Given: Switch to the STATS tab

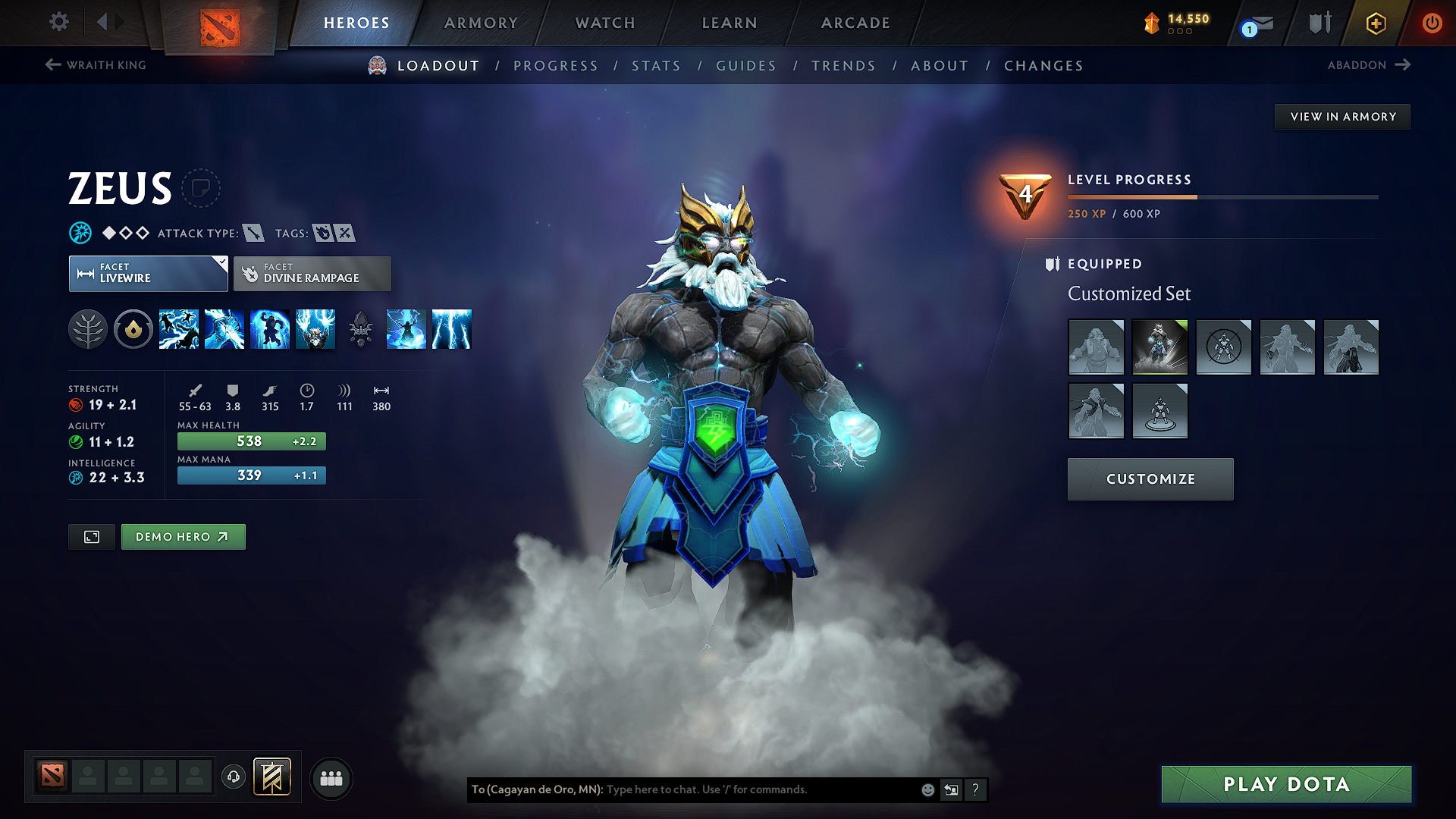Looking at the screenshot, I should pyautogui.click(x=656, y=66).
